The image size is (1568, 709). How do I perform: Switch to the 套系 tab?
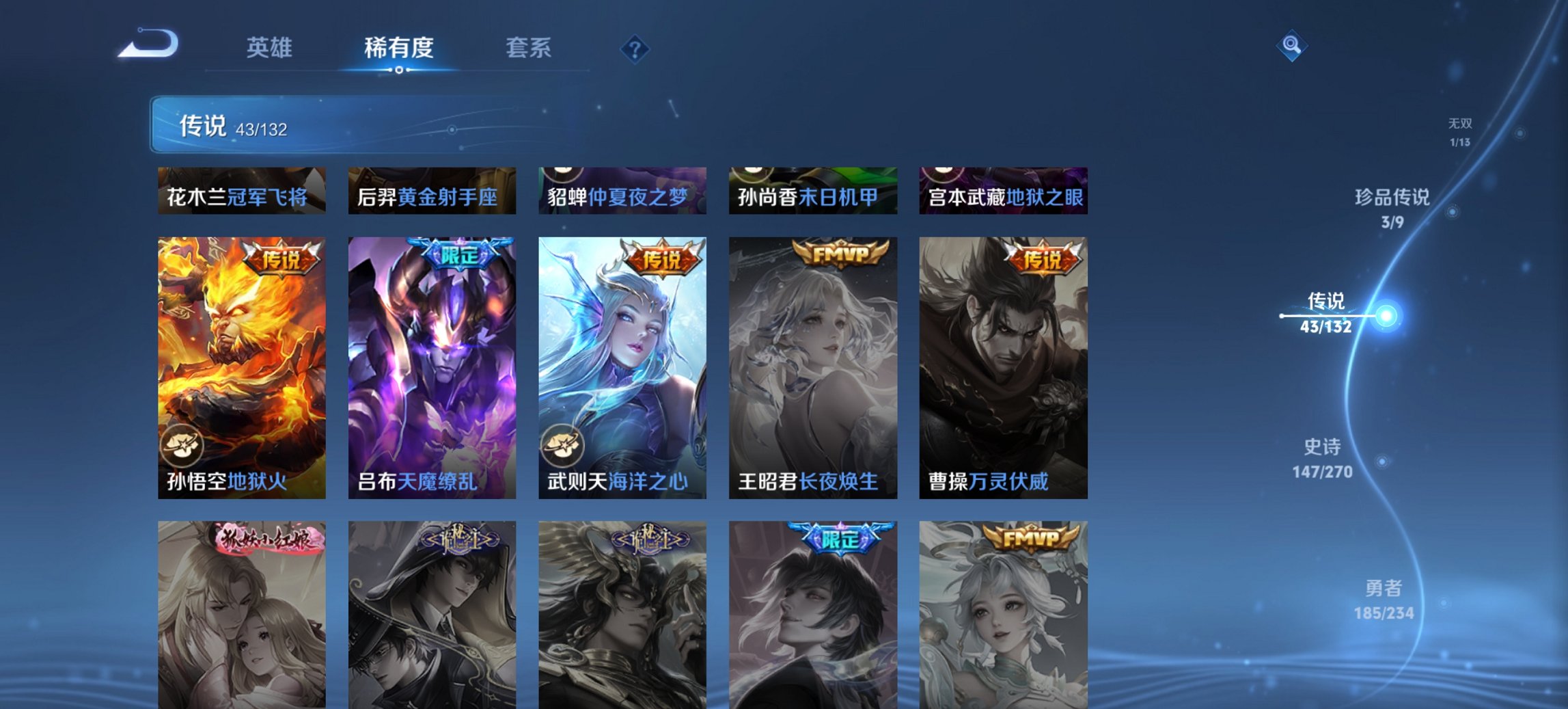[x=528, y=48]
